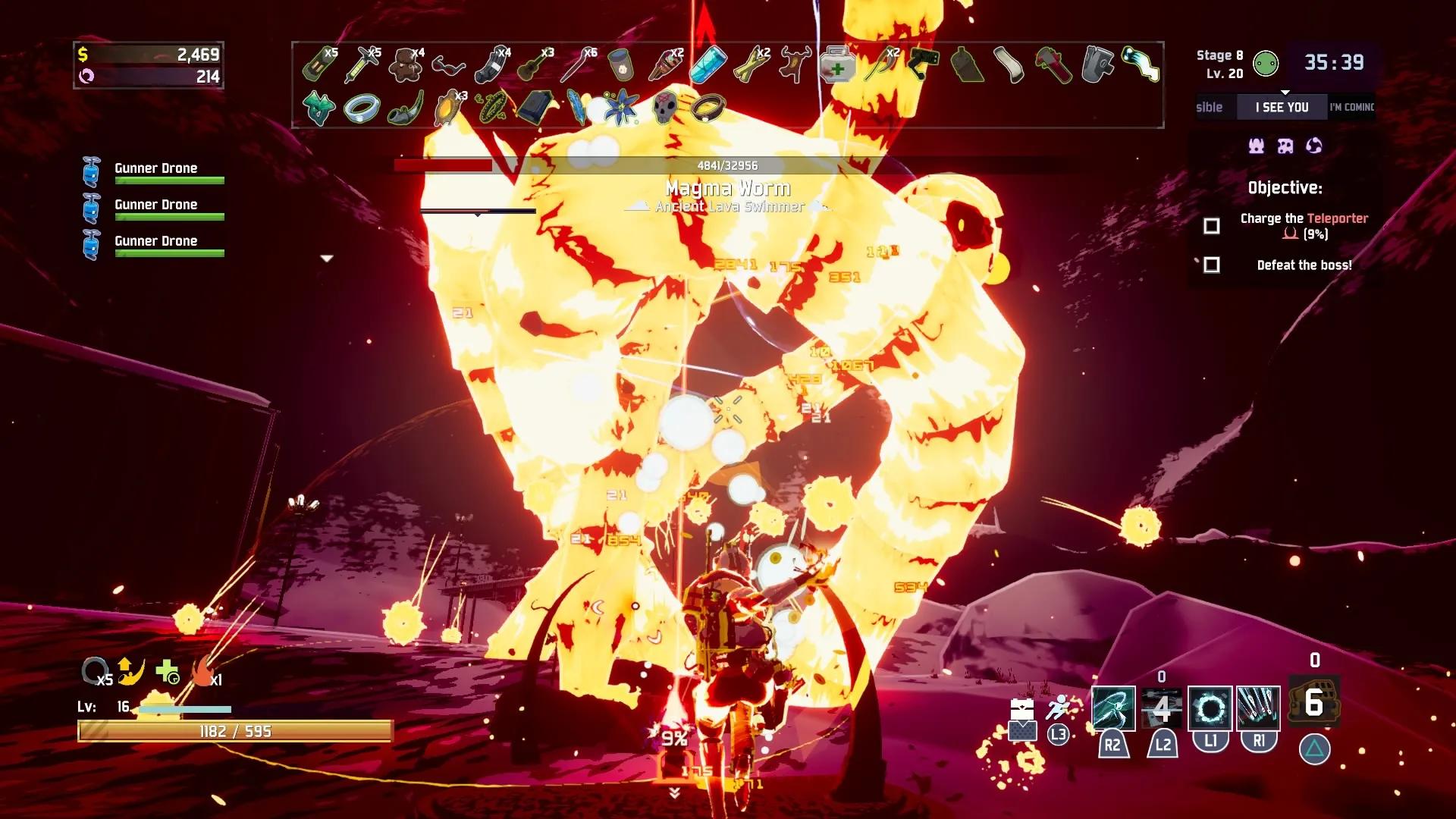Select the blue flower item icon
This screenshot has width=1456, height=819.
pos(622,107)
